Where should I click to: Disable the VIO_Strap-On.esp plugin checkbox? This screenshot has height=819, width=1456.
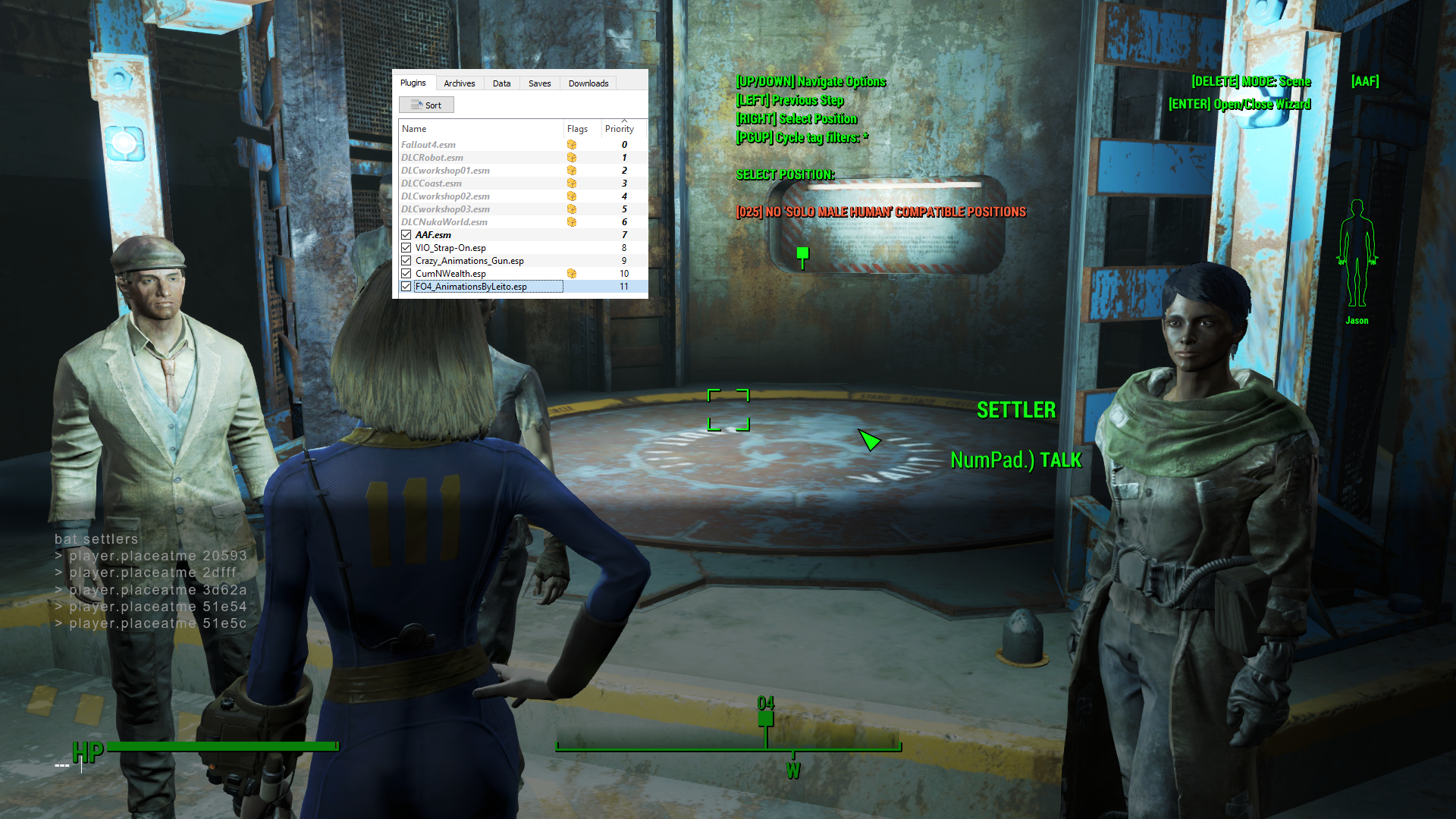coord(407,247)
